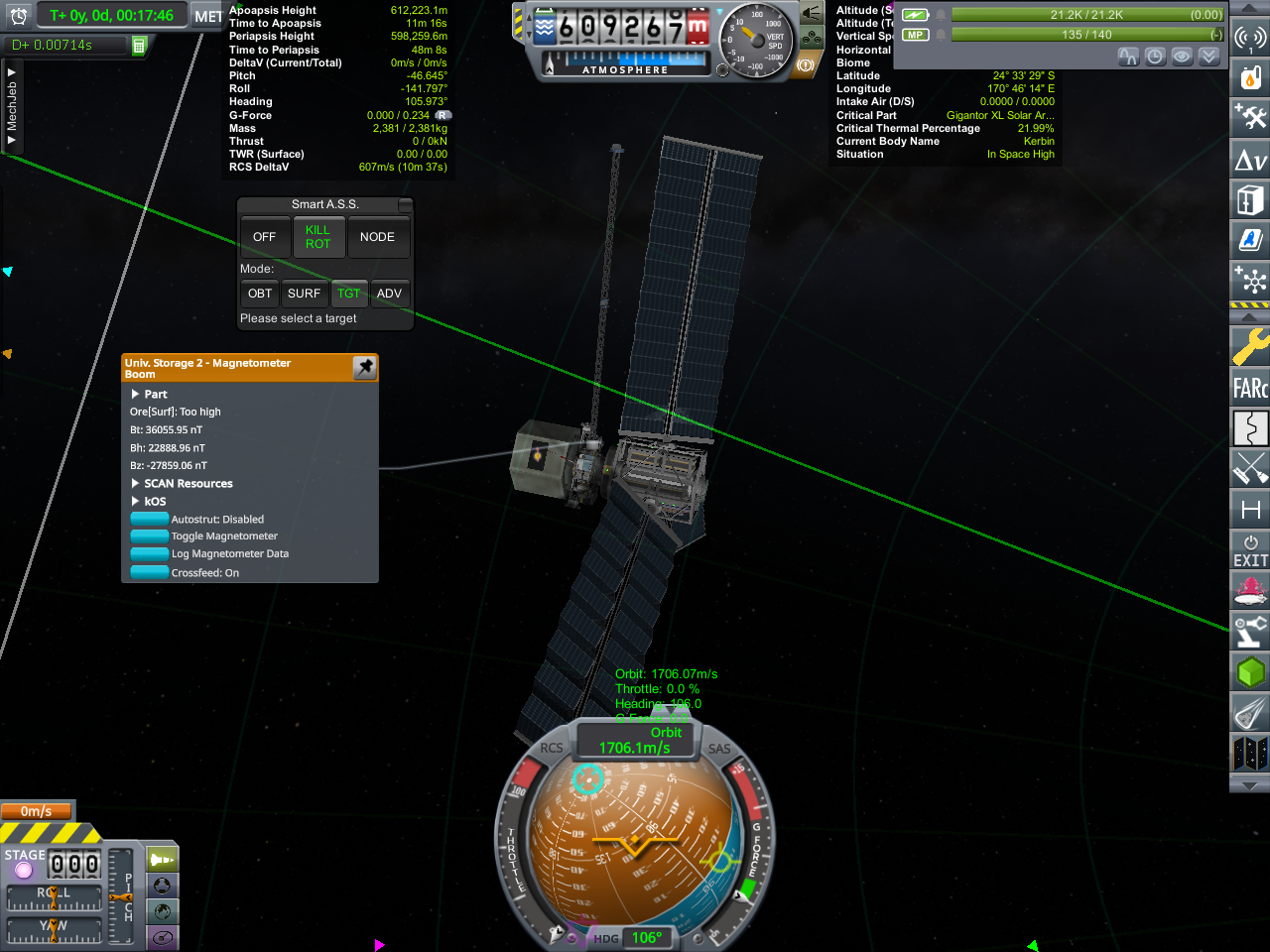Screen dimensions: 1270x952
Task: Expand the SCAN Resources section
Action: (x=136, y=484)
